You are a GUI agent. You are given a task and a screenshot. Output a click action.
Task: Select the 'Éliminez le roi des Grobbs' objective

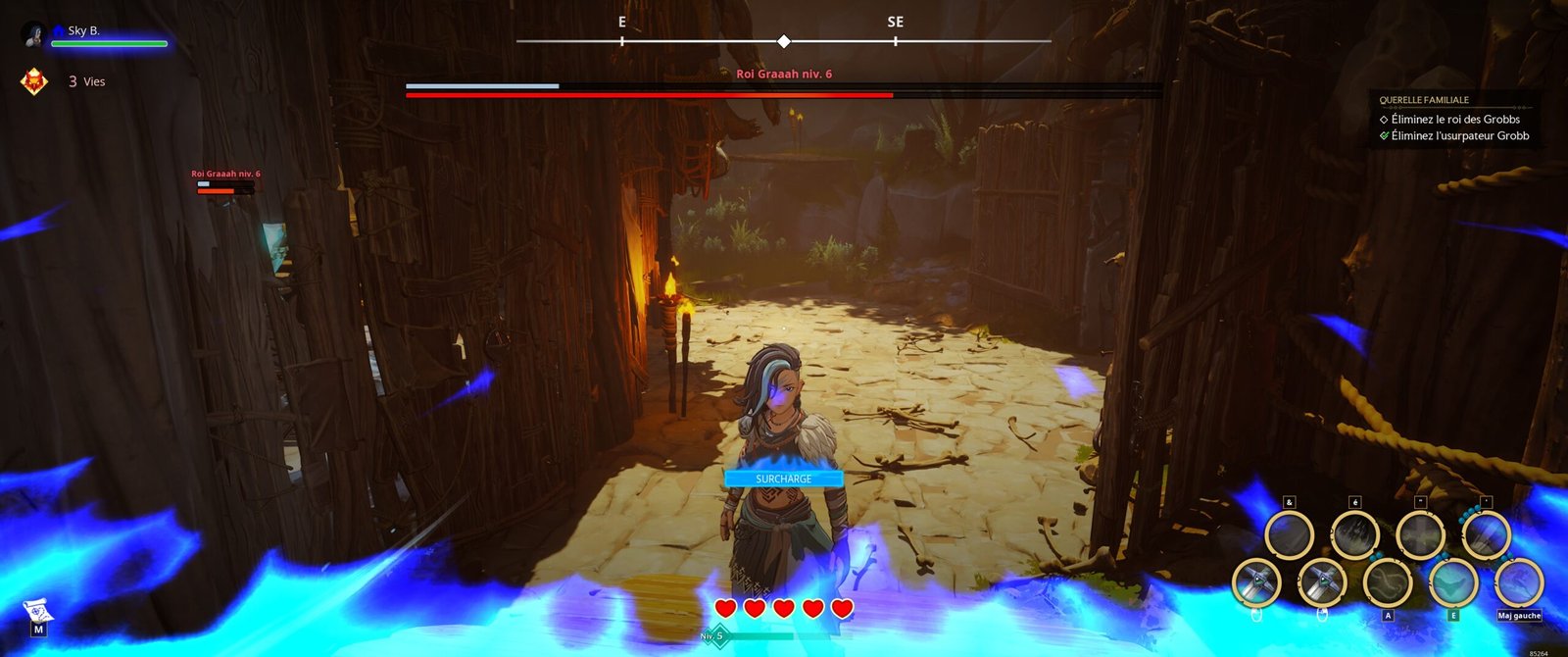tap(1454, 120)
